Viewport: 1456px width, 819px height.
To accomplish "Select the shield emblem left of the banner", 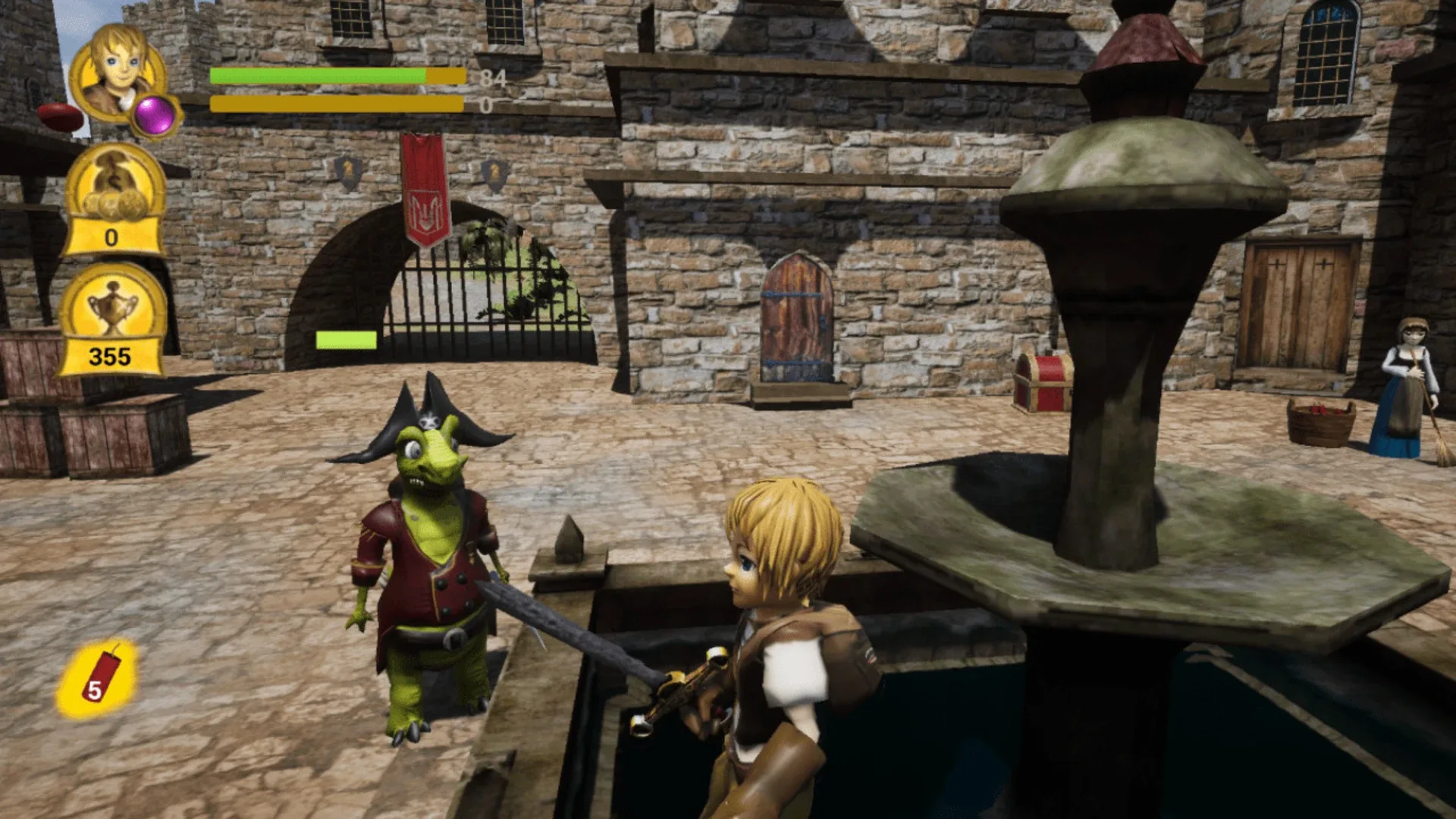I will pyautogui.click(x=349, y=173).
